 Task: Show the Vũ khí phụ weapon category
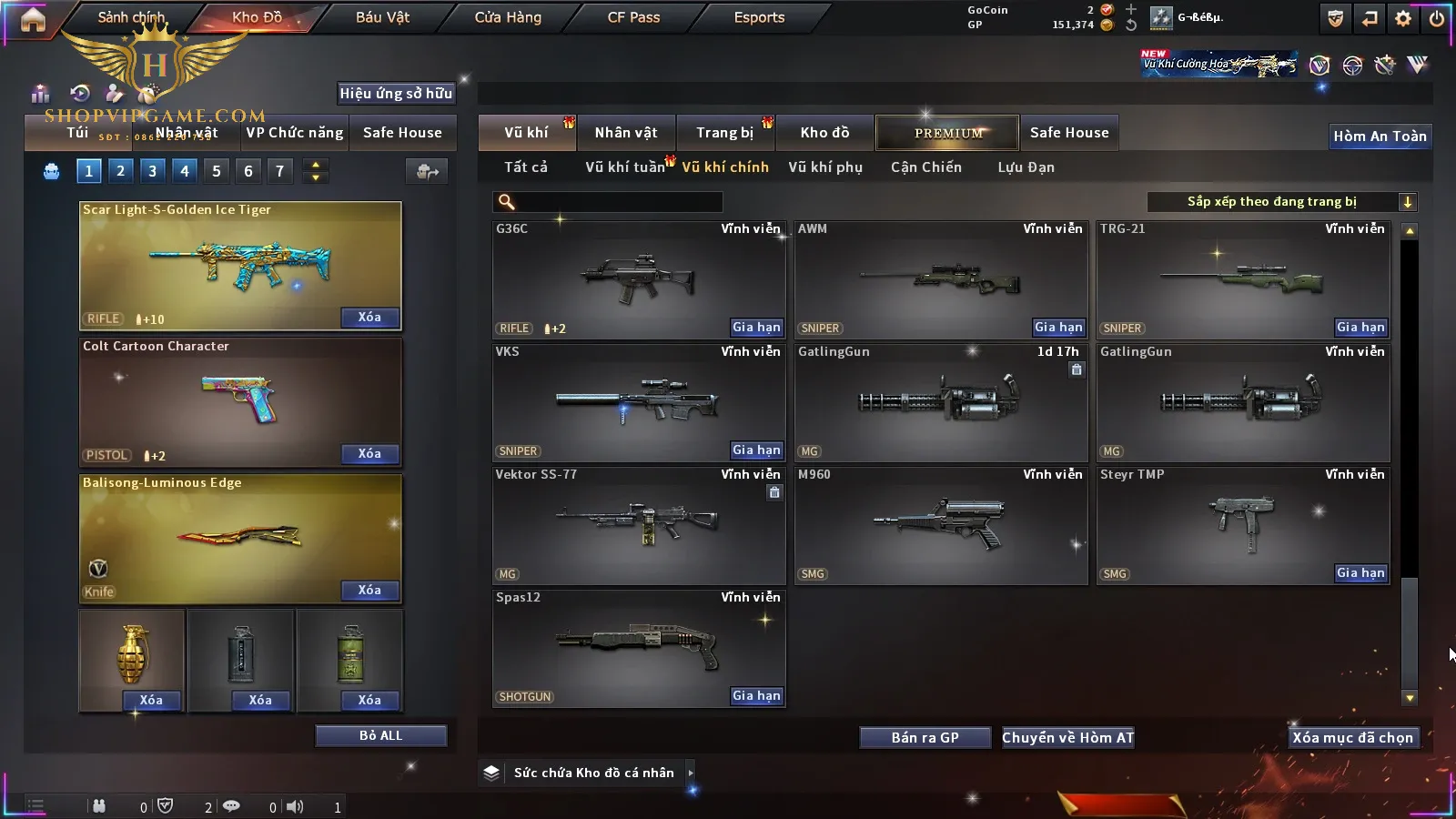coord(825,167)
